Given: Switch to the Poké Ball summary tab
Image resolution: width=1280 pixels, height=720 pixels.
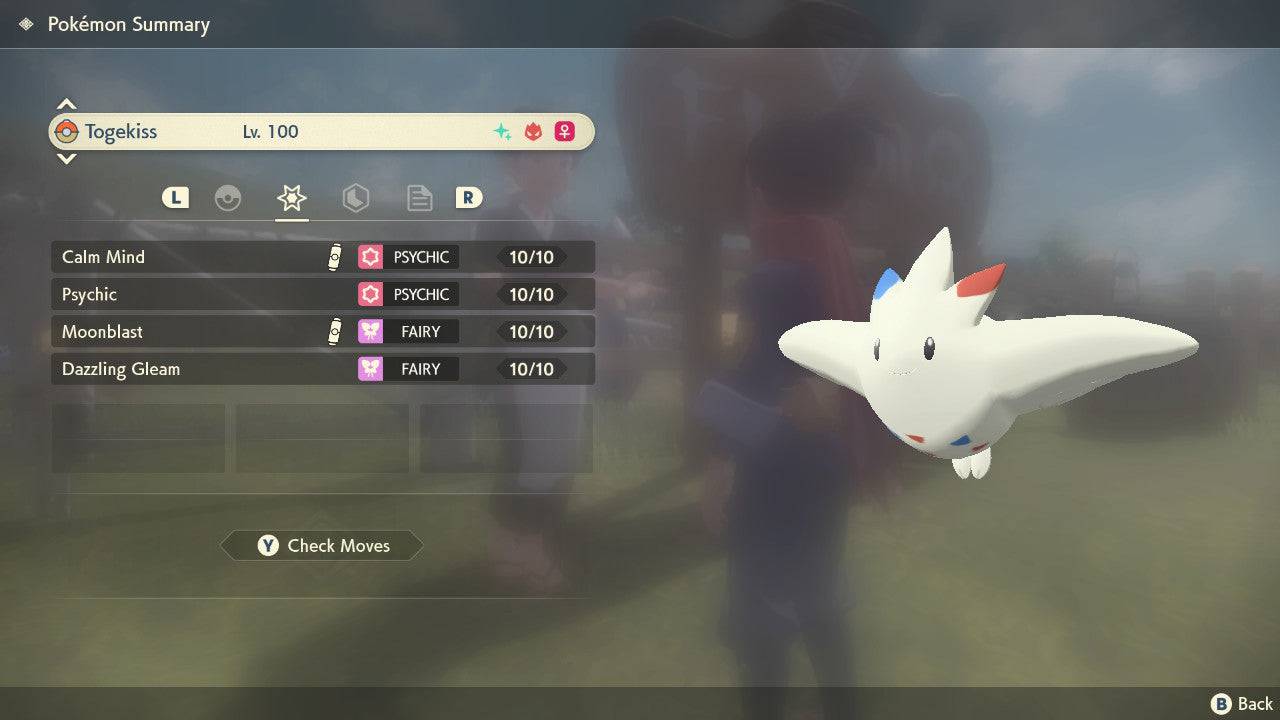Looking at the screenshot, I should tap(228, 198).
